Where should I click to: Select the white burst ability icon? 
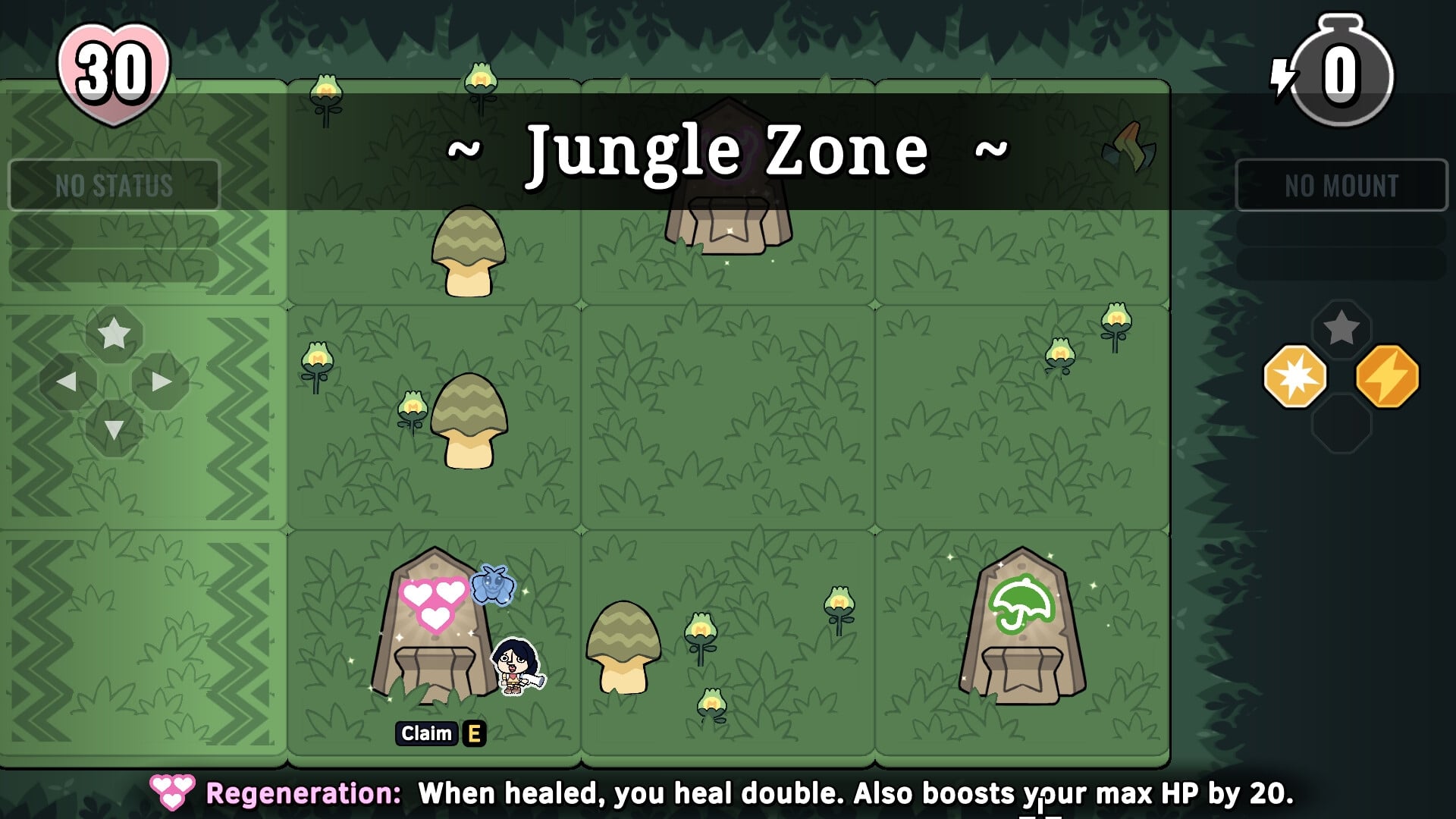click(1294, 375)
